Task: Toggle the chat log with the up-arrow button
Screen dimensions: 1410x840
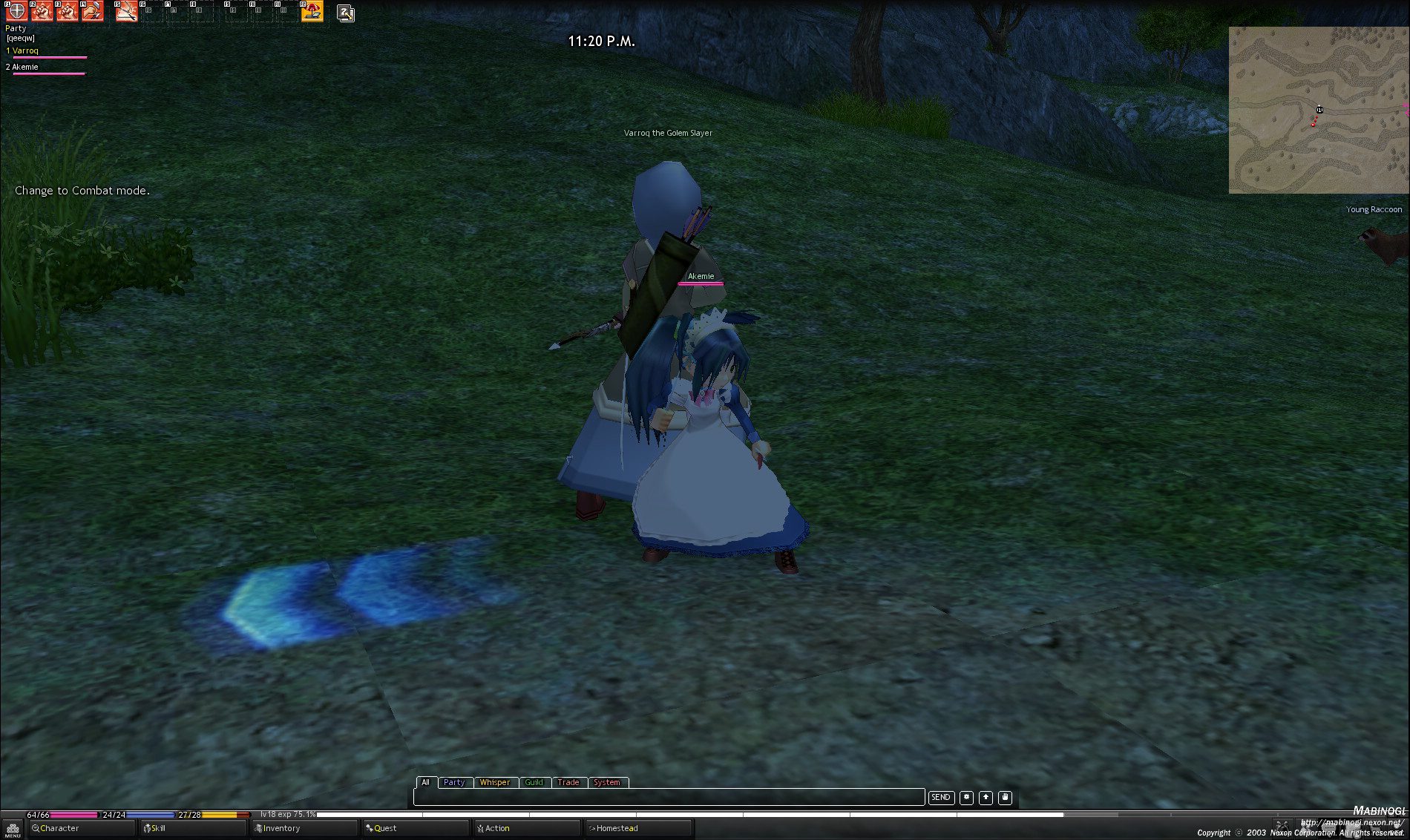Action: click(x=986, y=798)
